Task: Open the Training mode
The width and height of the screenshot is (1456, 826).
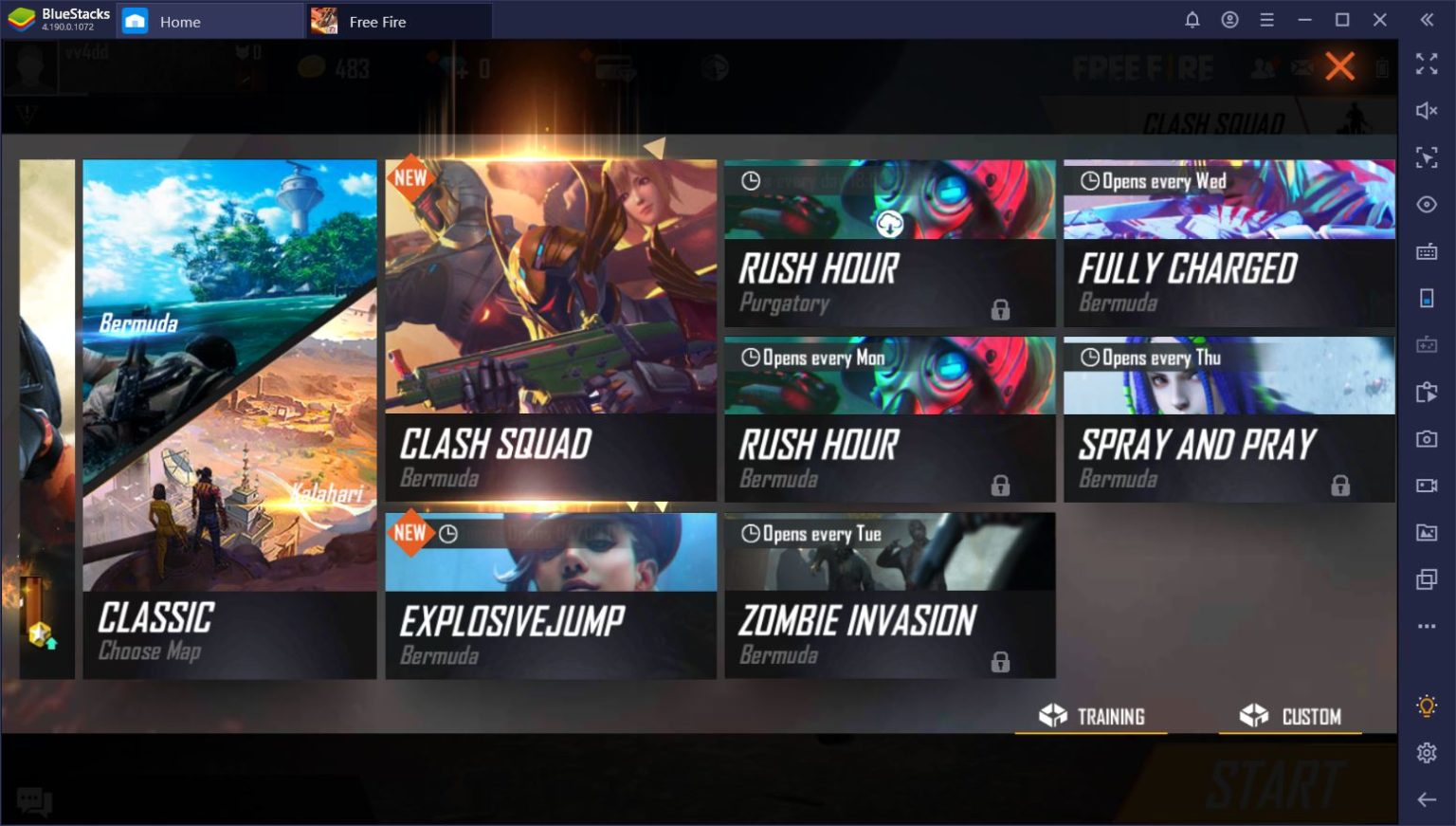Action: (x=1092, y=716)
